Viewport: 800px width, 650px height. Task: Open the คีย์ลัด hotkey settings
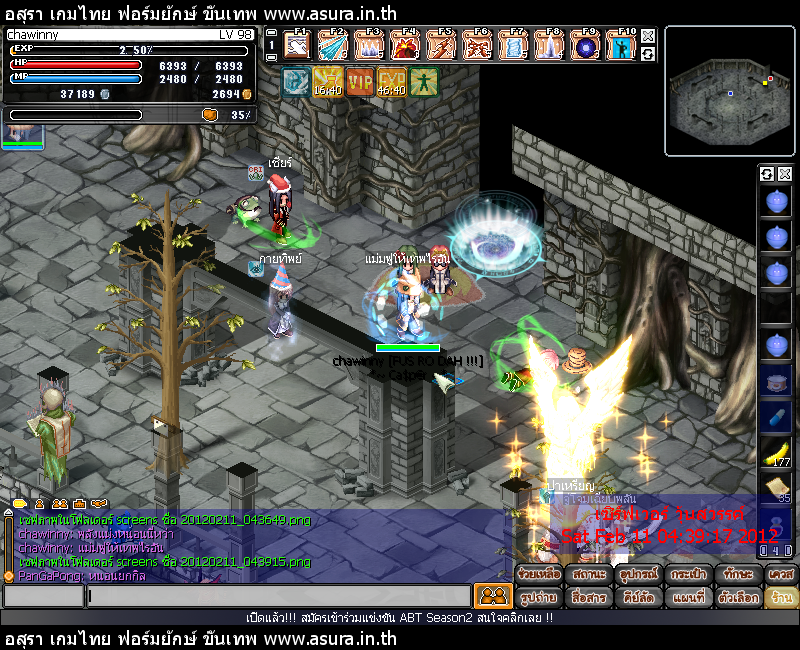click(635, 597)
